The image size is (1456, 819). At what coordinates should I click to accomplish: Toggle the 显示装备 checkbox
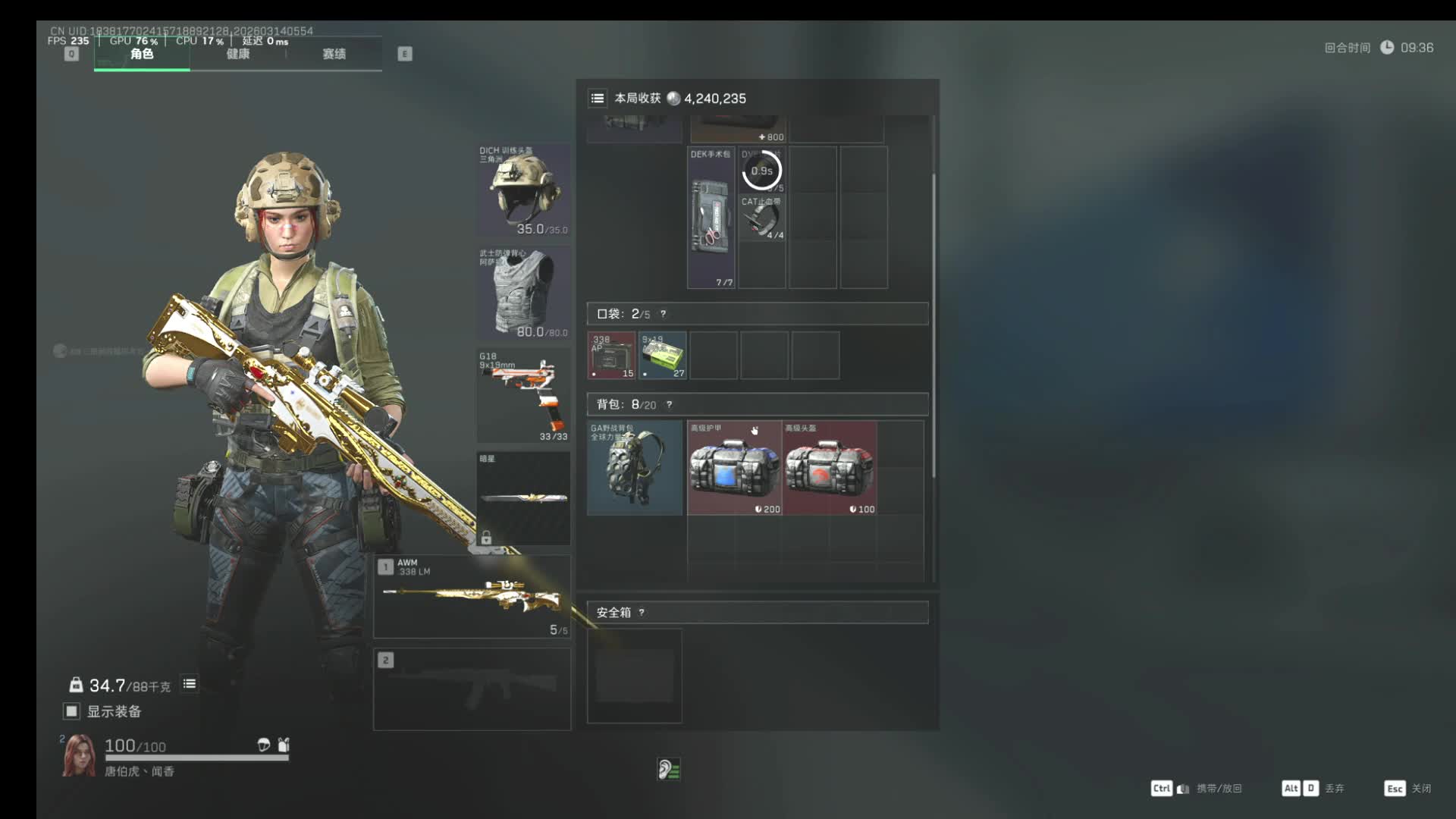click(x=71, y=711)
